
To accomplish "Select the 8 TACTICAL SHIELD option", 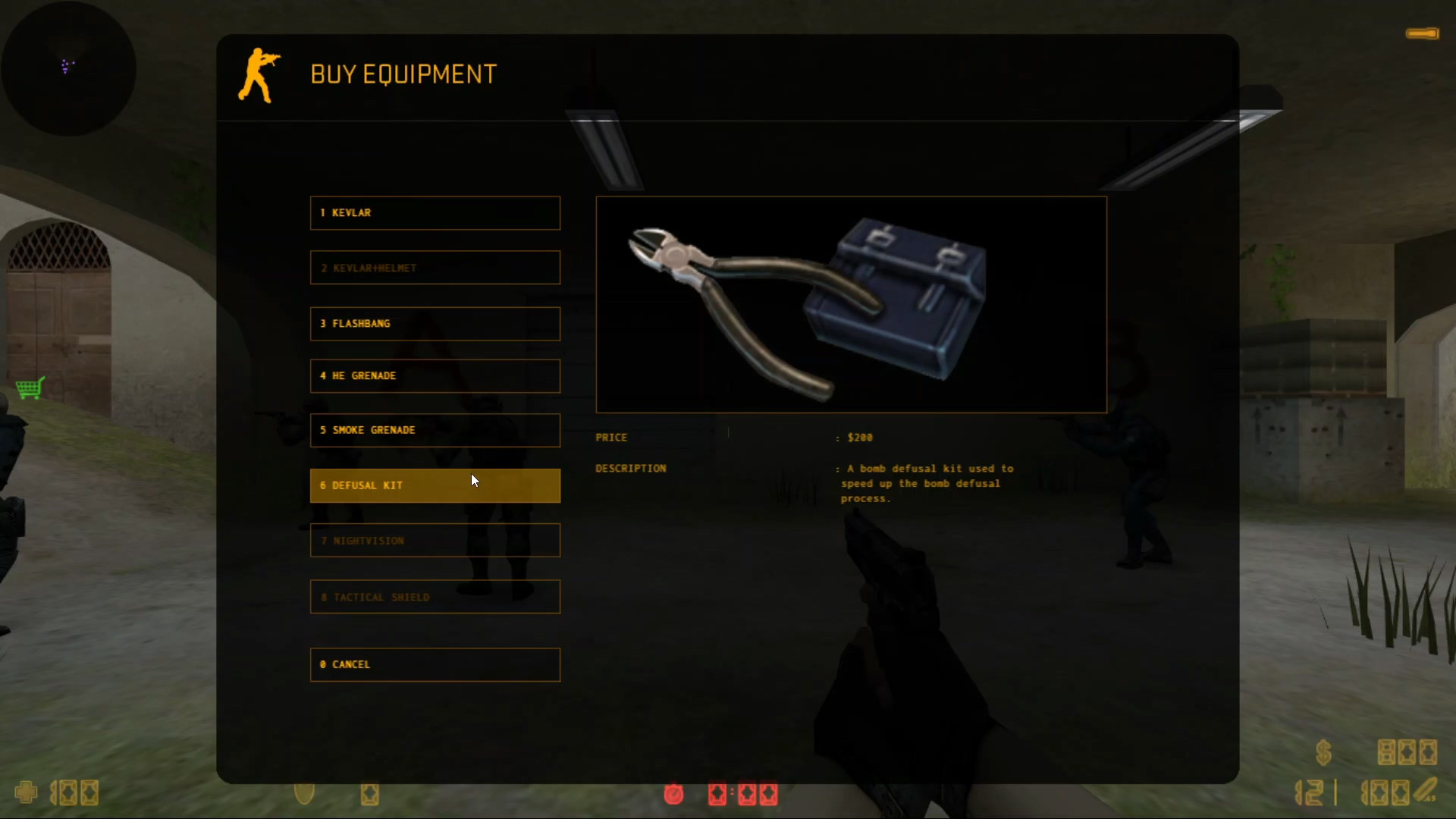I will point(435,597).
